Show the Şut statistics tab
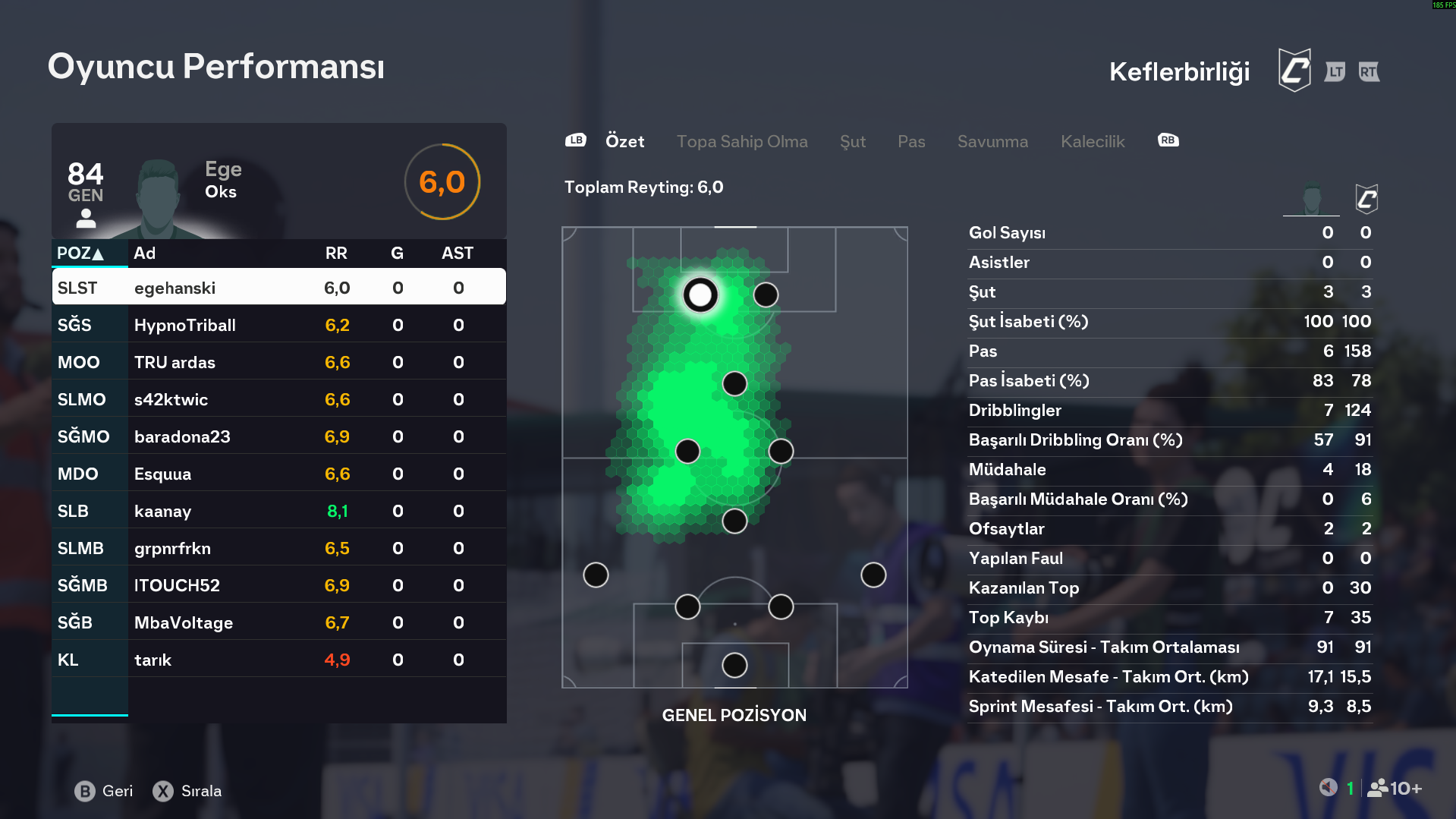This screenshot has height=819, width=1456. click(852, 141)
